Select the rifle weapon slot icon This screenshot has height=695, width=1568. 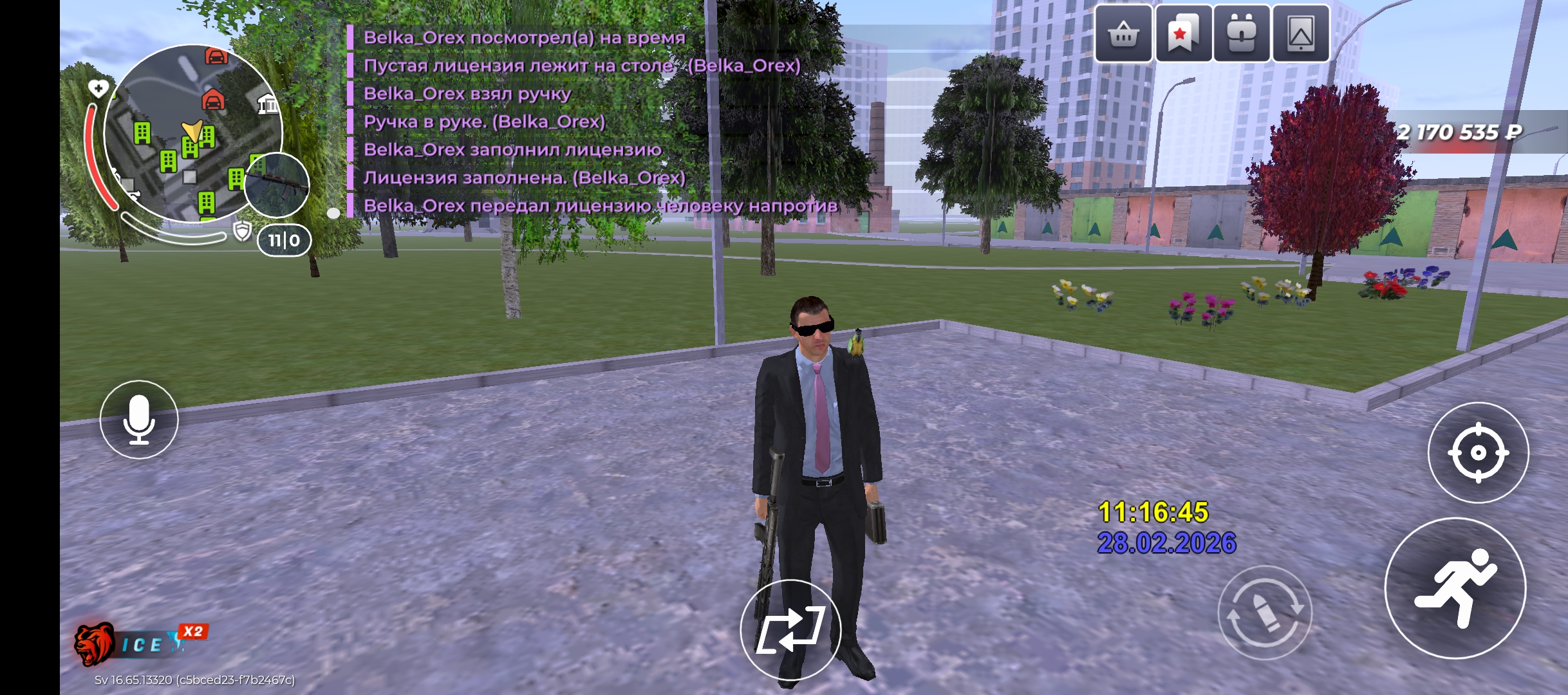pos(277,185)
